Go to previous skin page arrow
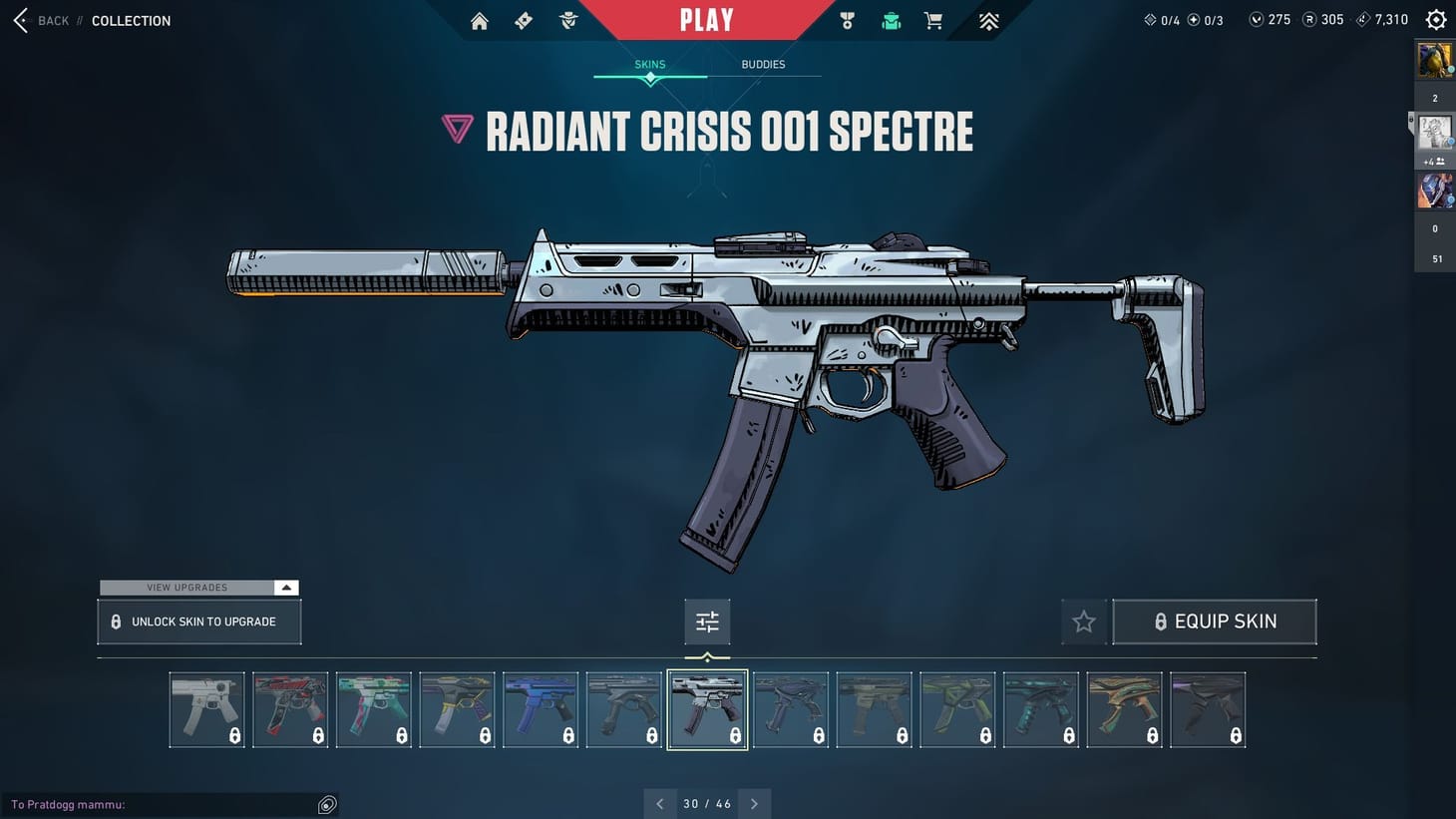Image resolution: width=1456 pixels, height=819 pixels. pyautogui.click(x=659, y=803)
